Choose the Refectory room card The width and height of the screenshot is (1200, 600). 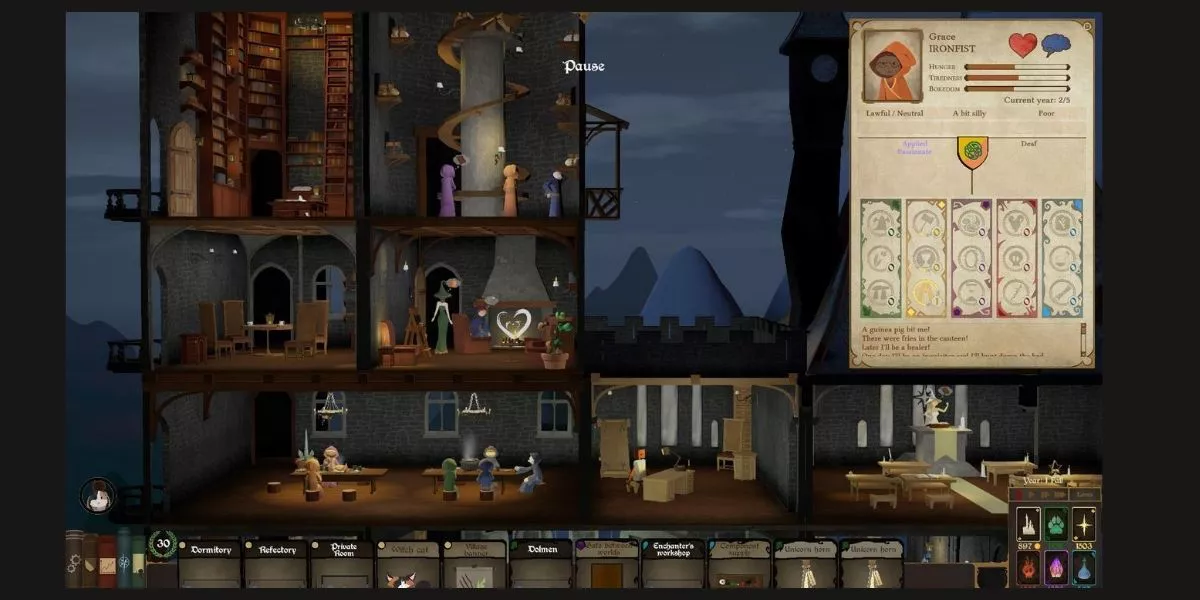pyautogui.click(x=276, y=564)
